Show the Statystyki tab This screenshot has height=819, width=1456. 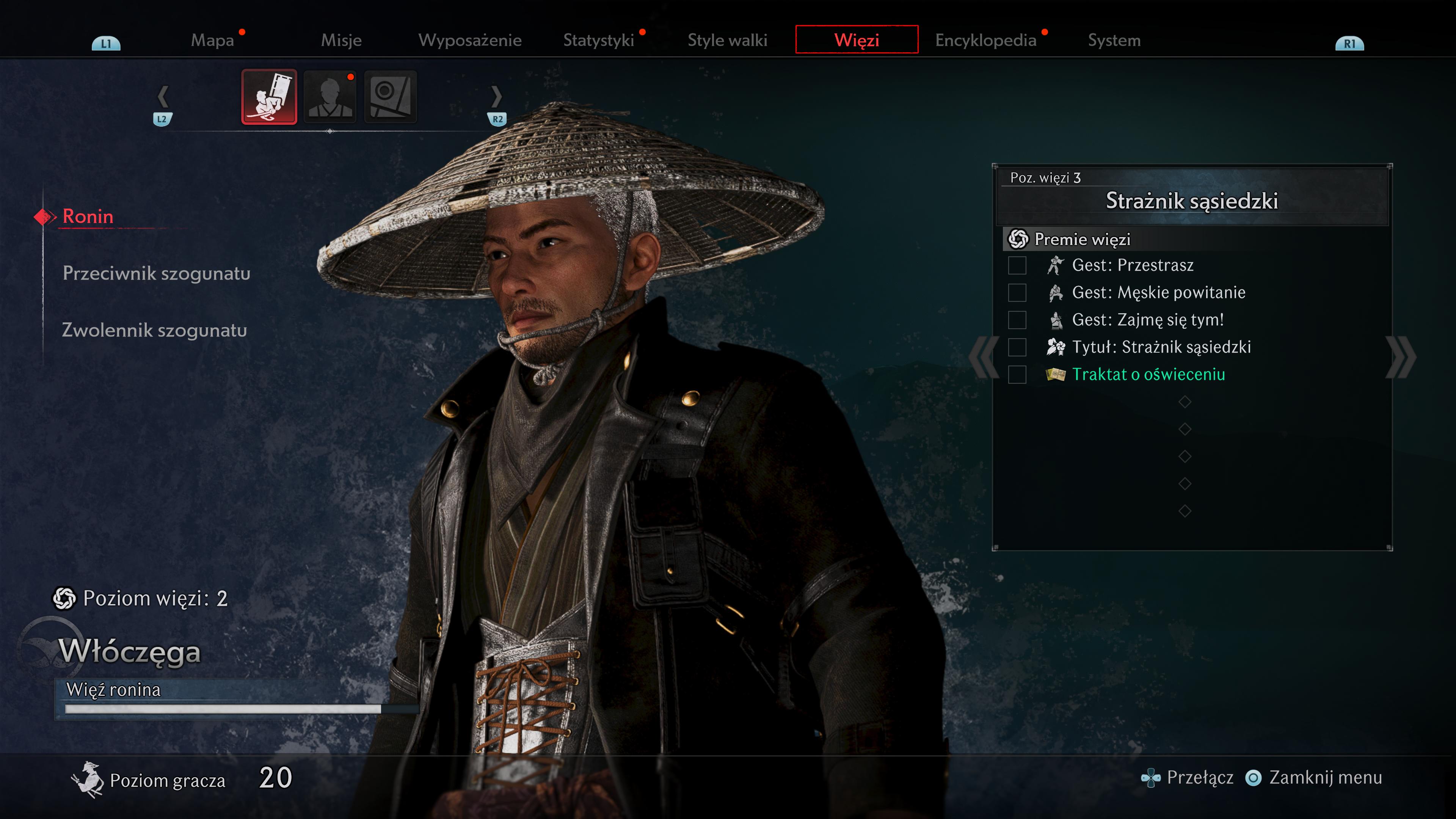point(599,40)
